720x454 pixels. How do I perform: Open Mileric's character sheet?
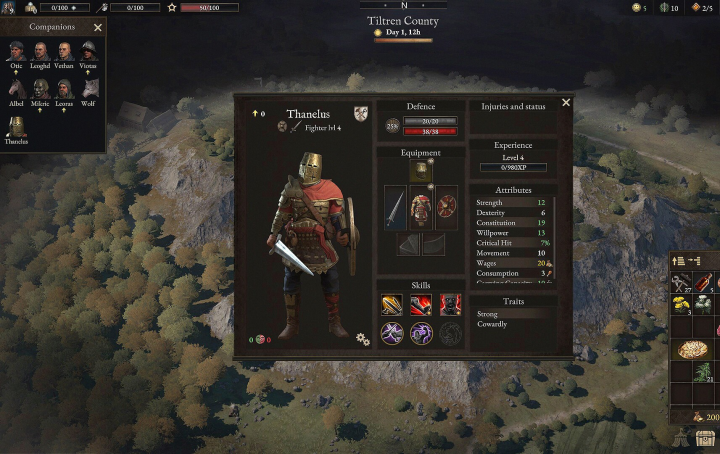pyautogui.click(x=41, y=88)
